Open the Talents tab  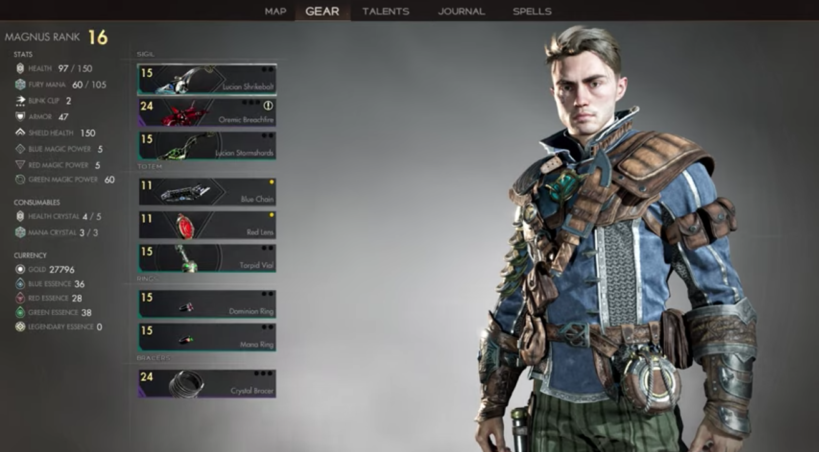click(385, 11)
